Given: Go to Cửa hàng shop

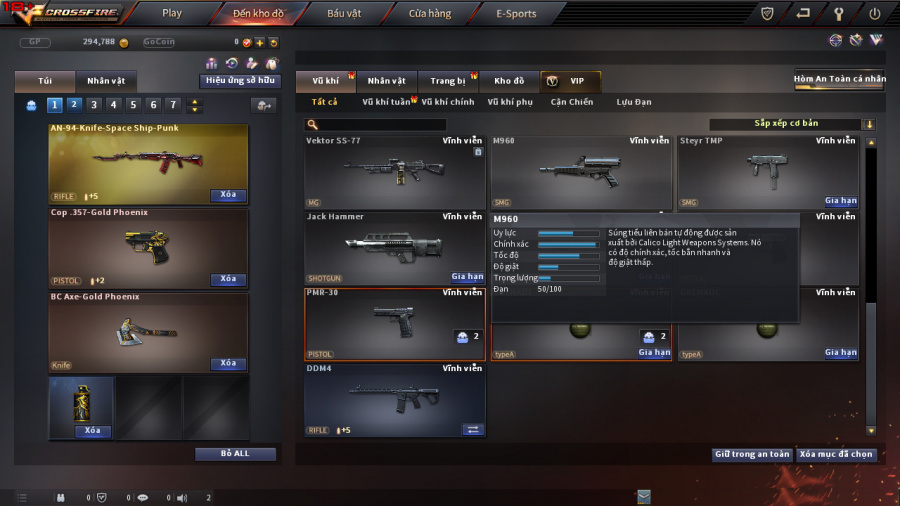Looking at the screenshot, I should (430, 14).
